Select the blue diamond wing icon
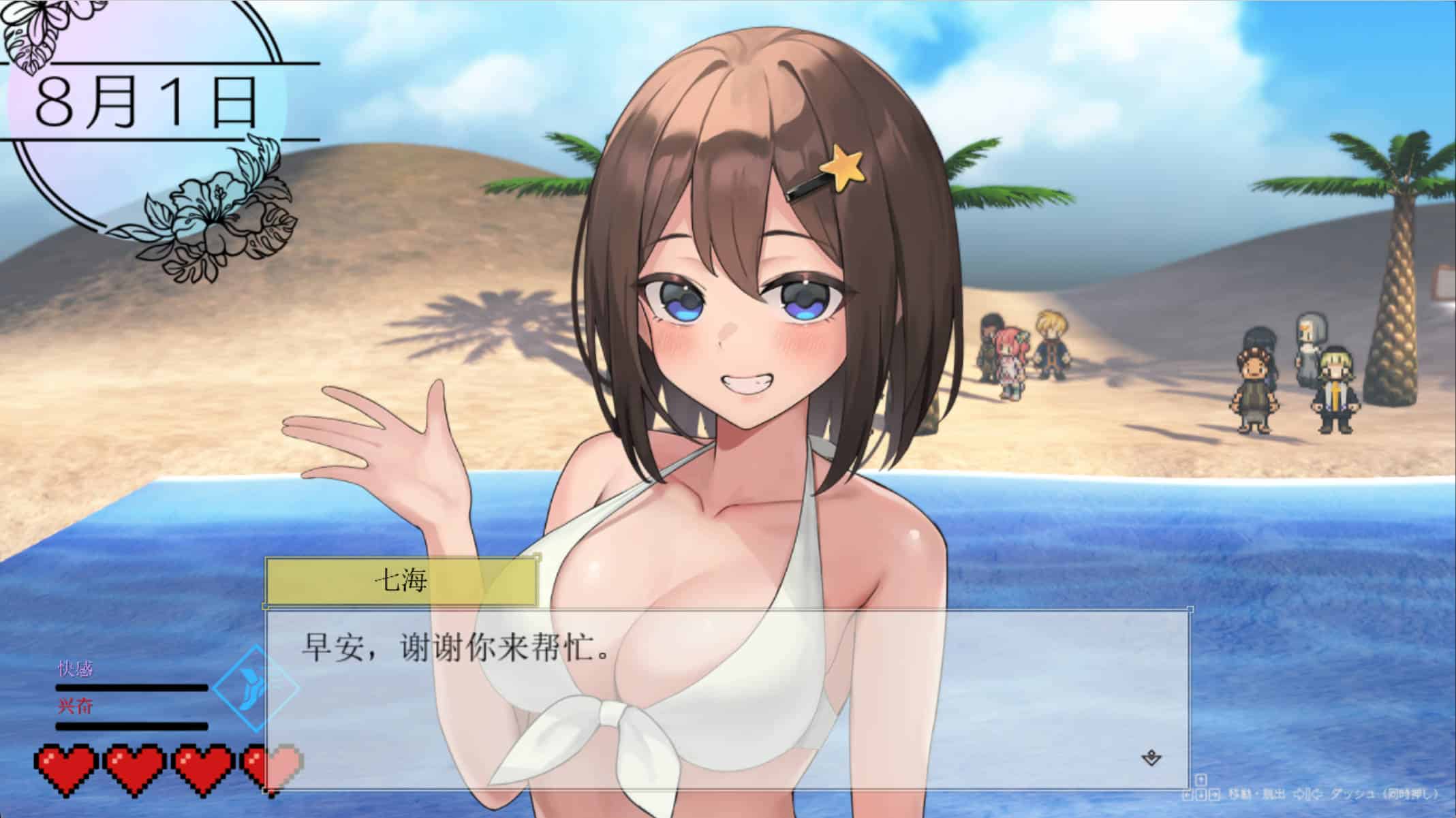Image resolution: width=1456 pixels, height=818 pixels. 255,688
